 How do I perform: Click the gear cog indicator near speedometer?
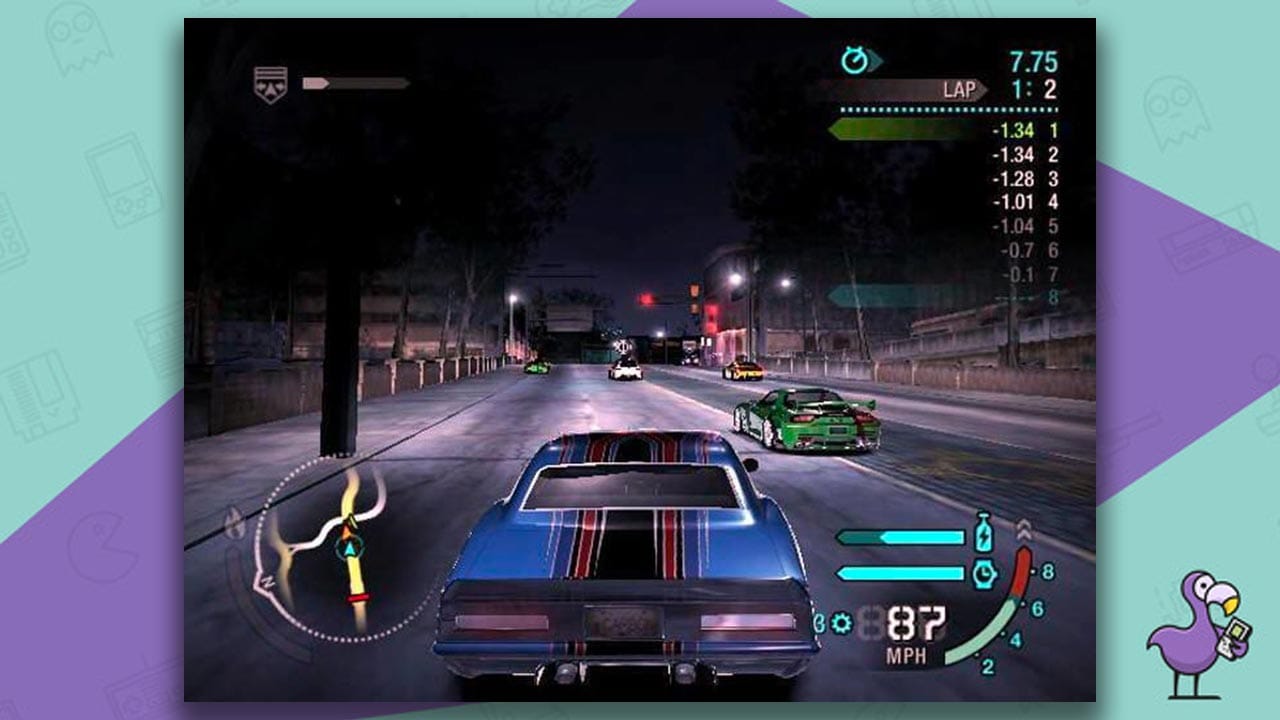[841, 622]
